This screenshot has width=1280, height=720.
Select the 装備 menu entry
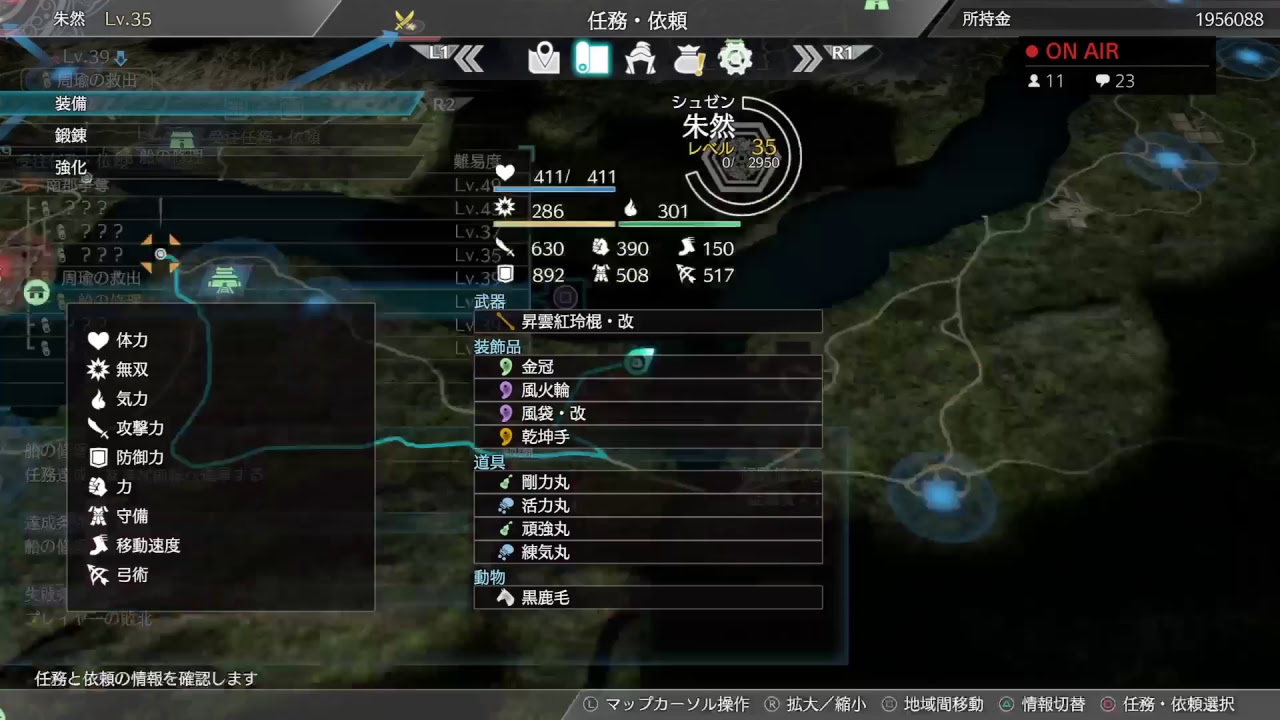[x=70, y=103]
